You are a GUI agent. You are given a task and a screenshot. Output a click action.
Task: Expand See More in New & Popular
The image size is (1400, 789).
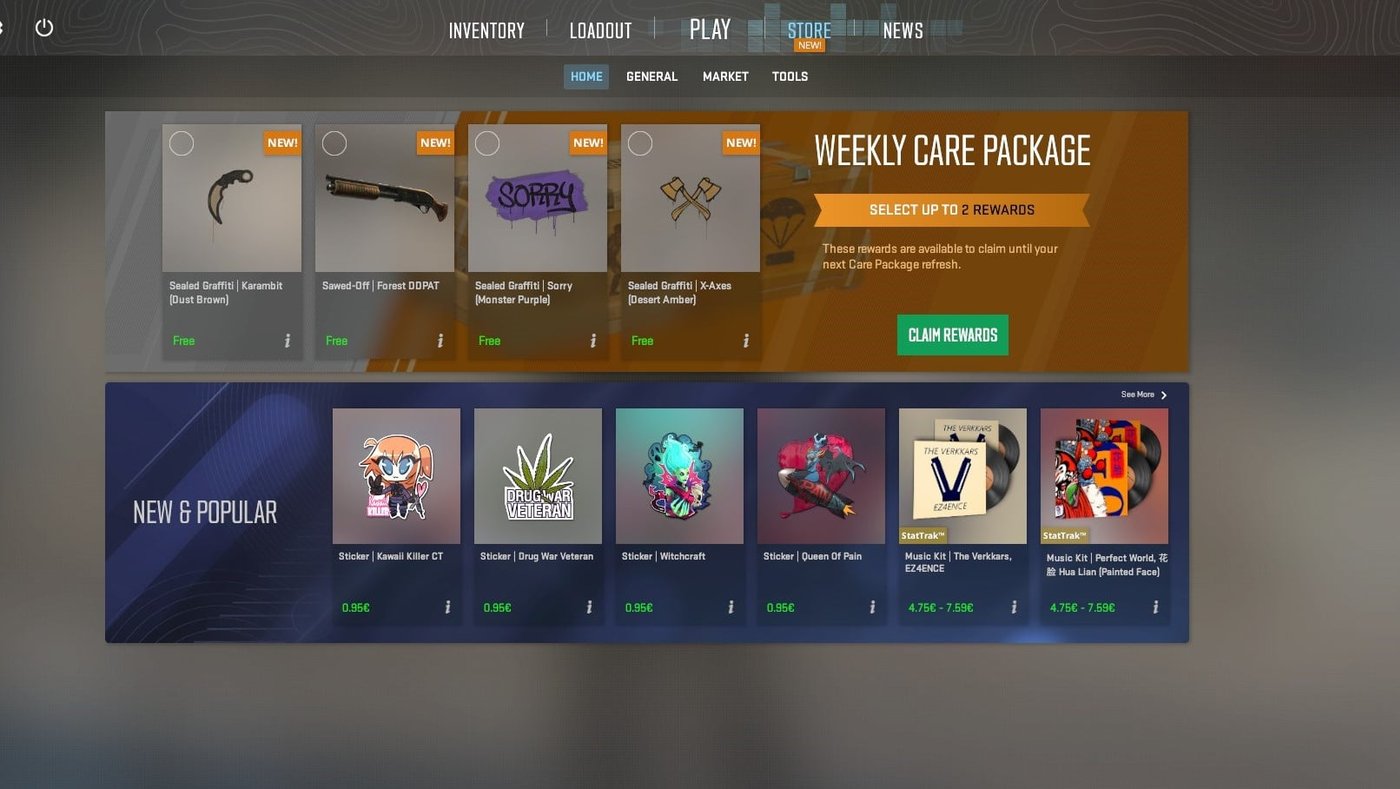1139,394
